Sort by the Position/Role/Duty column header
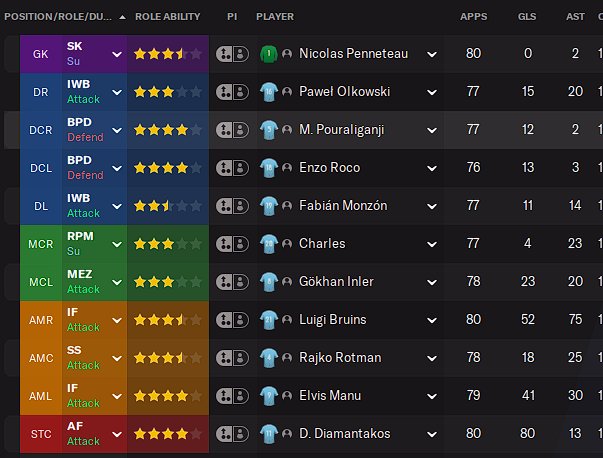The width and height of the screenshot is (603, 458). pos(58,17)
